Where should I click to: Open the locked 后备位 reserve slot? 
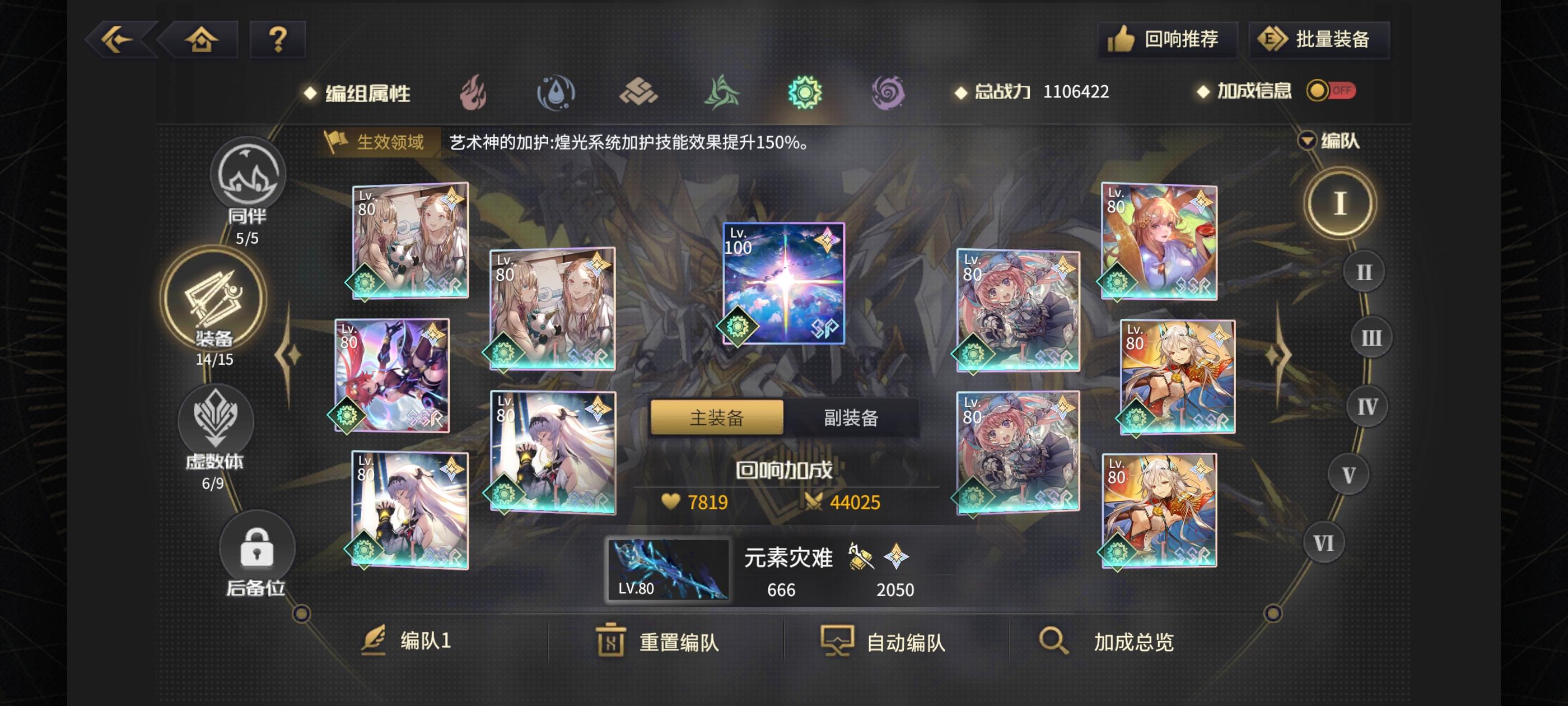tap(258, 546)
